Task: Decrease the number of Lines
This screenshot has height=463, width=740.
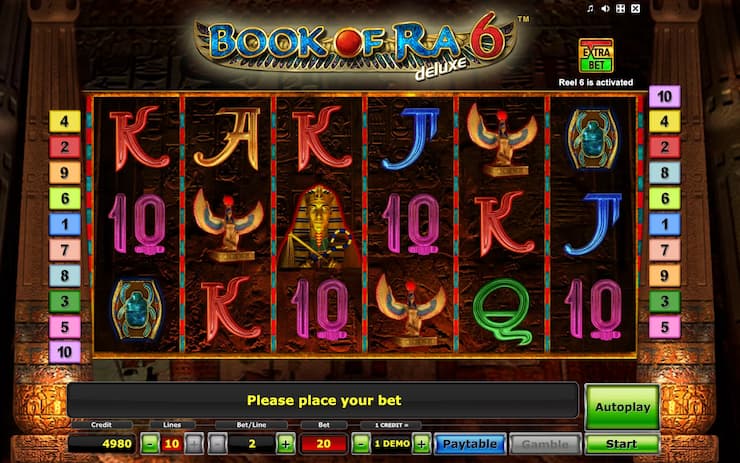Action: point(150,443)
